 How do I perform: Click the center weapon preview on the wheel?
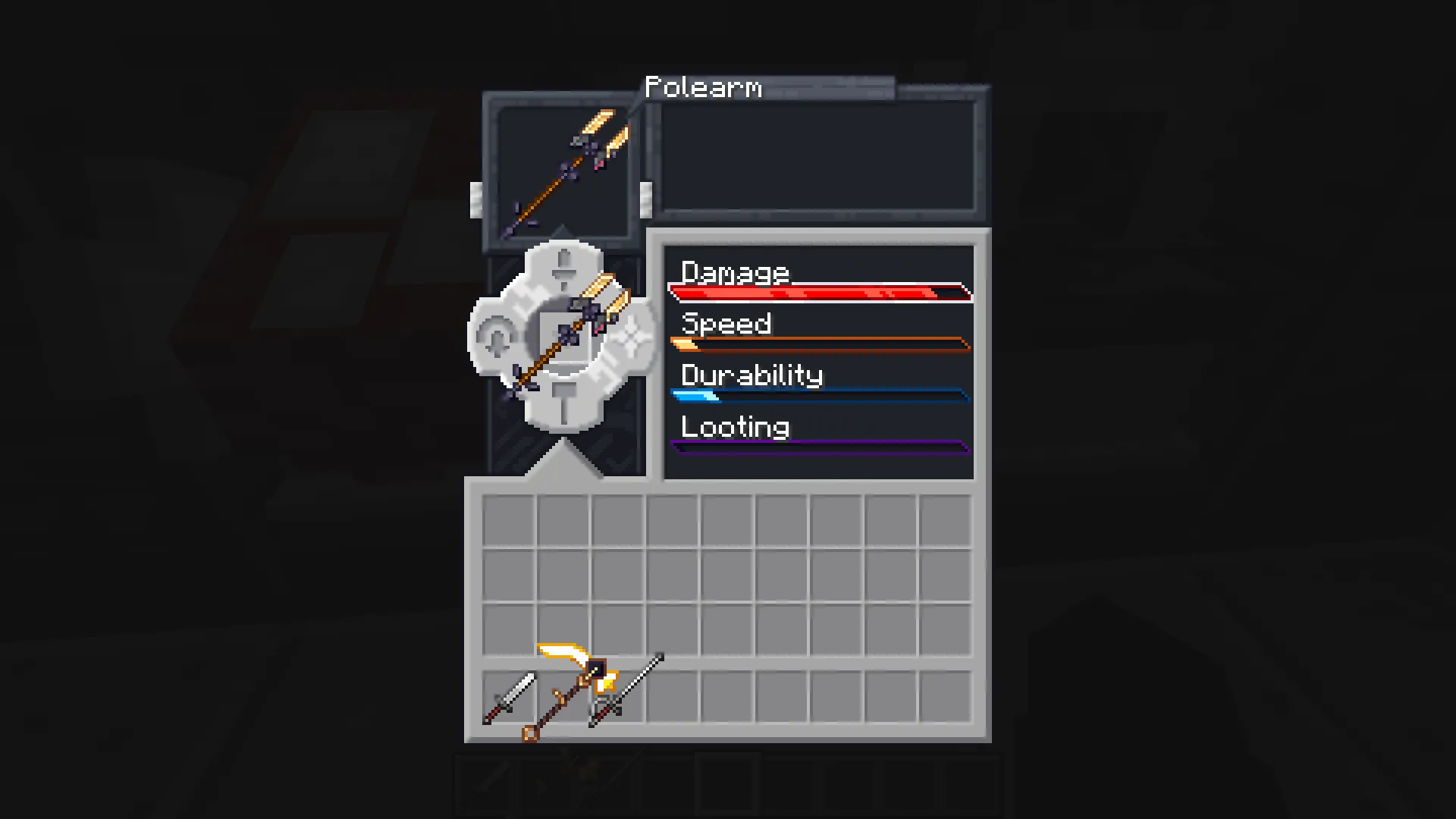point(563,337)
